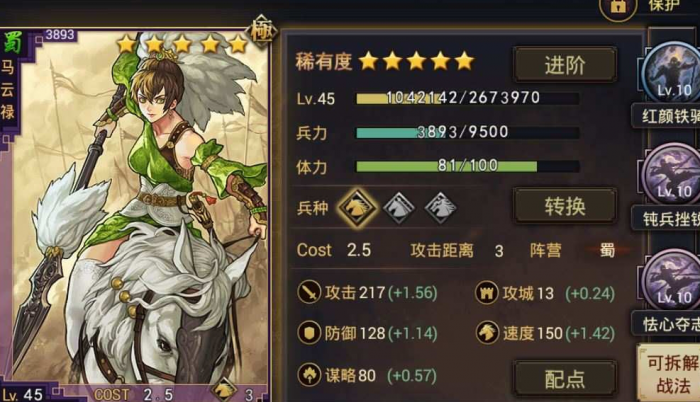The width and height of the screenshot is (700, 402).
Task: Choose the middle grey troop type icon
Action: 398,207
